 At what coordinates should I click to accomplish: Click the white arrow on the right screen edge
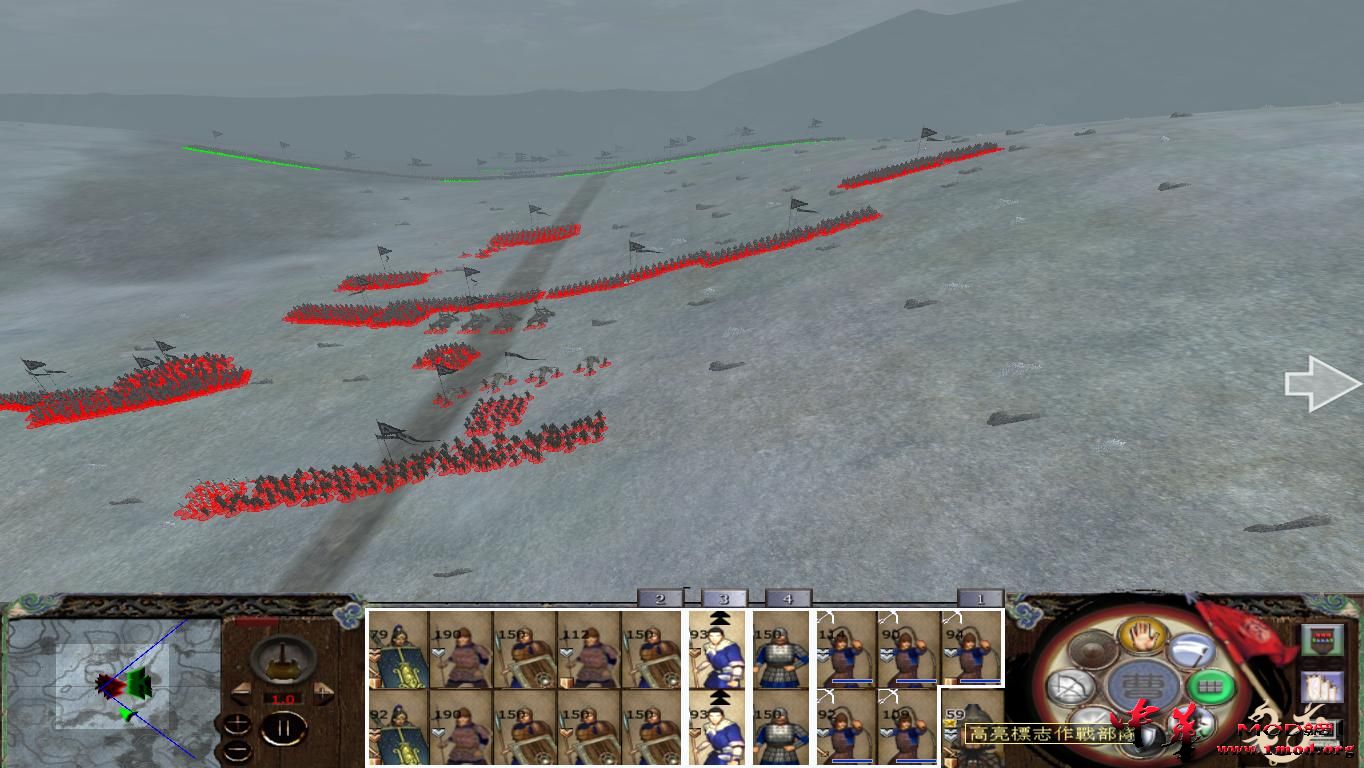(x=1322, y=385)
